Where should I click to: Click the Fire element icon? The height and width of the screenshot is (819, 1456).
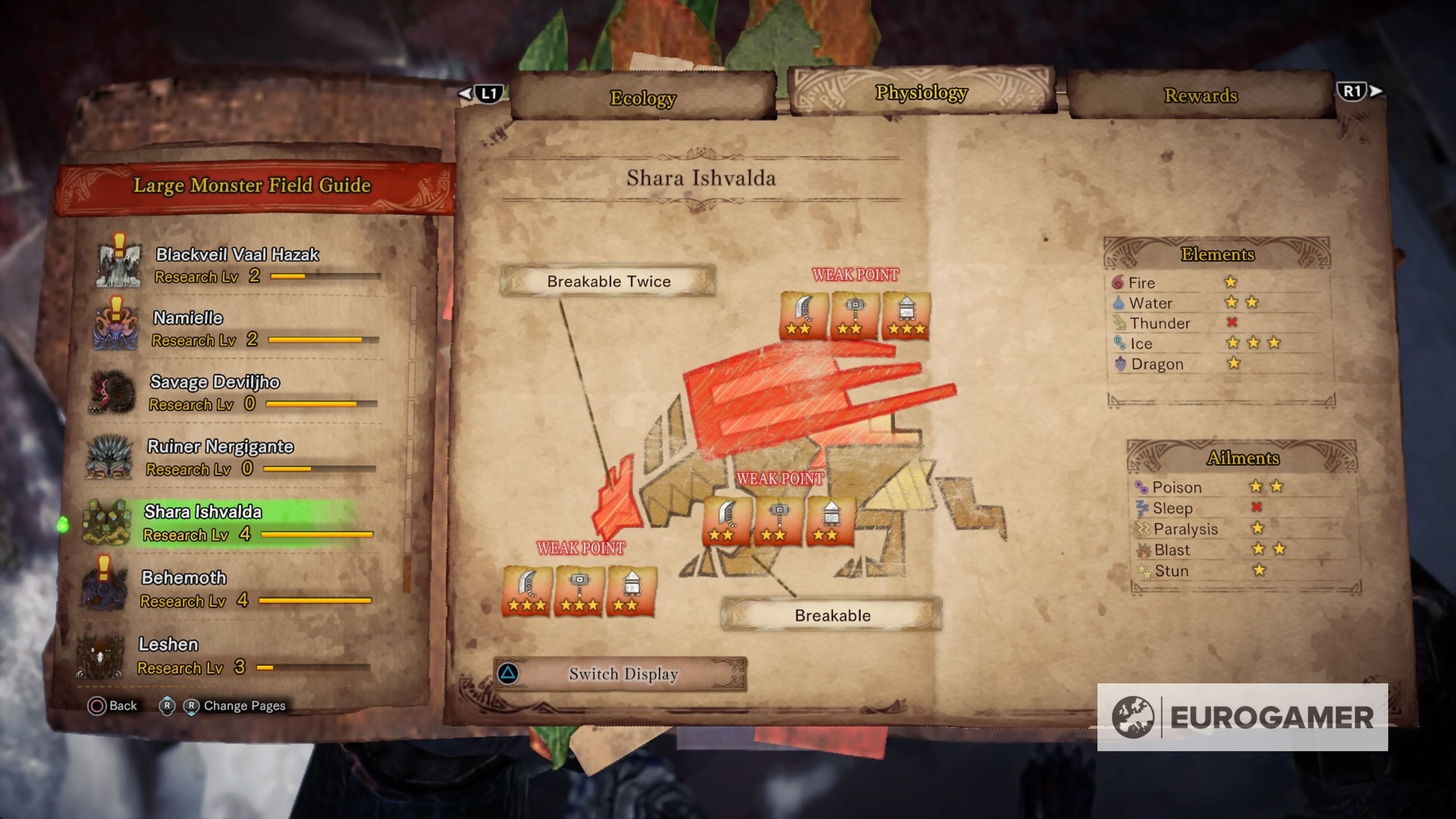tap(1117, 283)
